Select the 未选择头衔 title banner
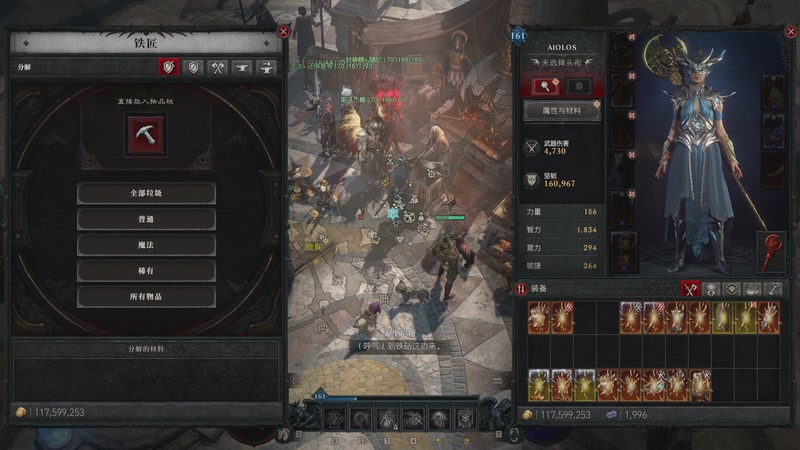Viewport: 800px width, 450px height. coord(562,61)
